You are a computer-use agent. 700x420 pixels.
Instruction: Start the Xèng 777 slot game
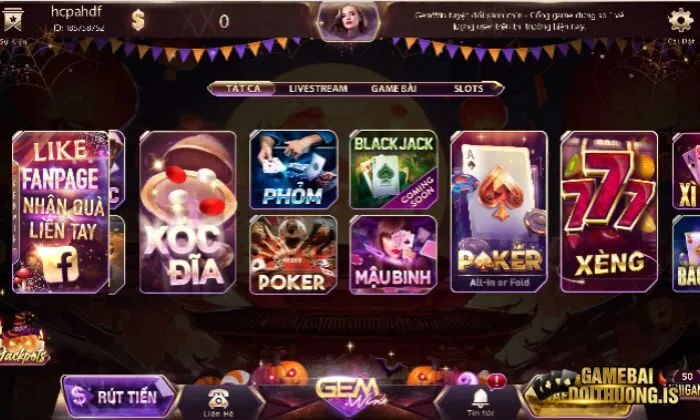(x=609, y=211)
